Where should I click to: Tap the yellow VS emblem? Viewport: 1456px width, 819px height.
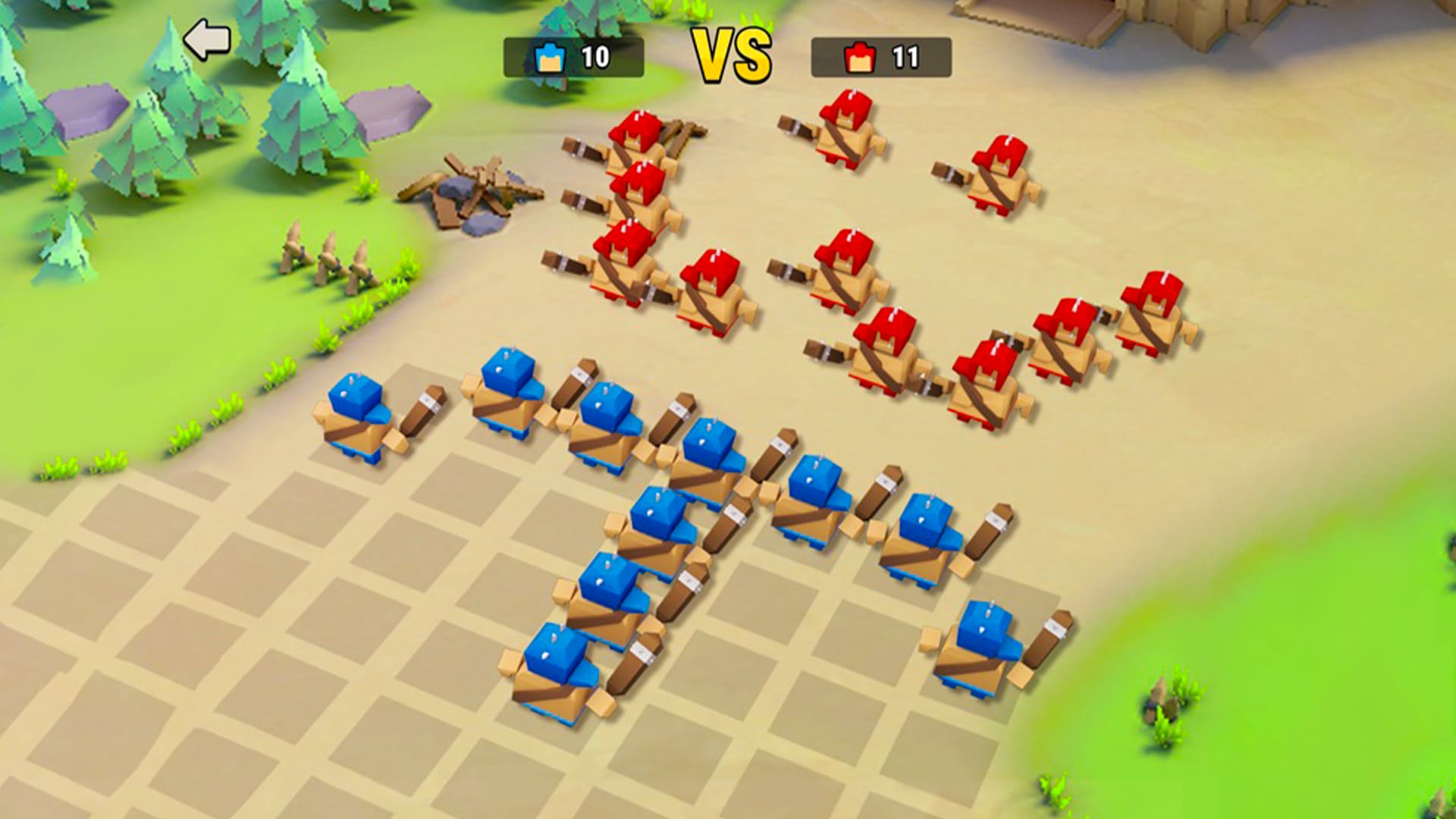coord(732,53)
